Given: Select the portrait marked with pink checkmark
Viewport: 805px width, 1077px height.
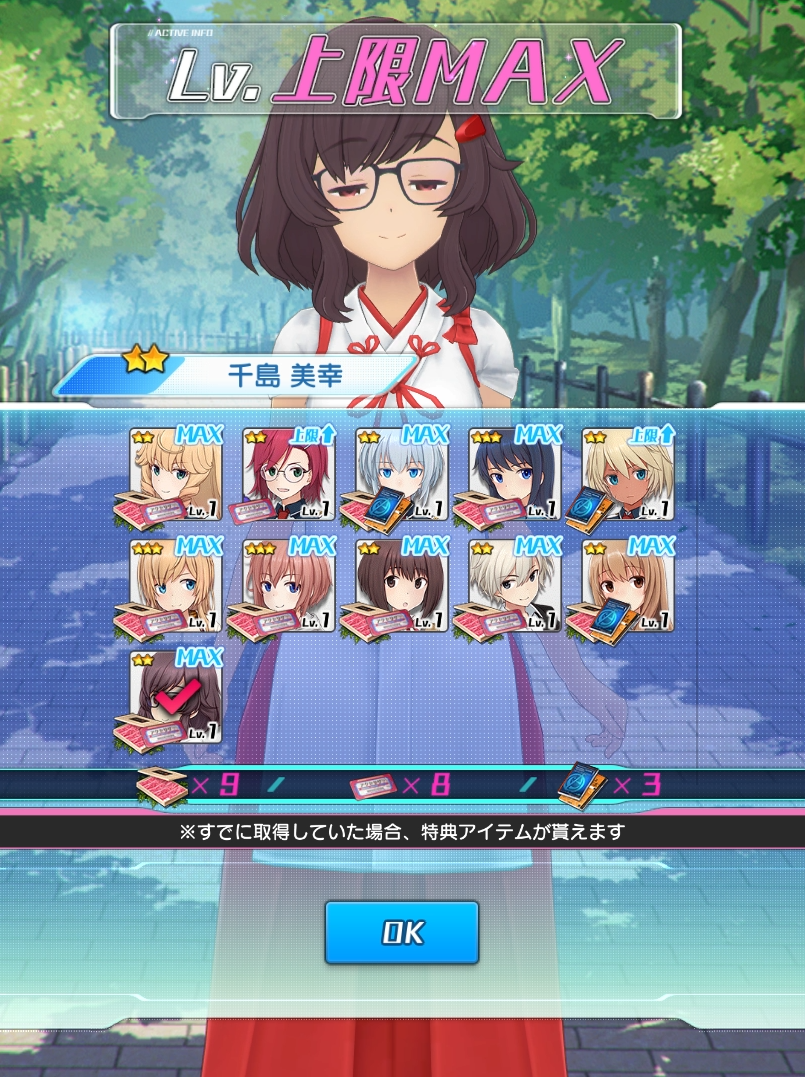Looking at the screenshot, I should coord(176,697).
